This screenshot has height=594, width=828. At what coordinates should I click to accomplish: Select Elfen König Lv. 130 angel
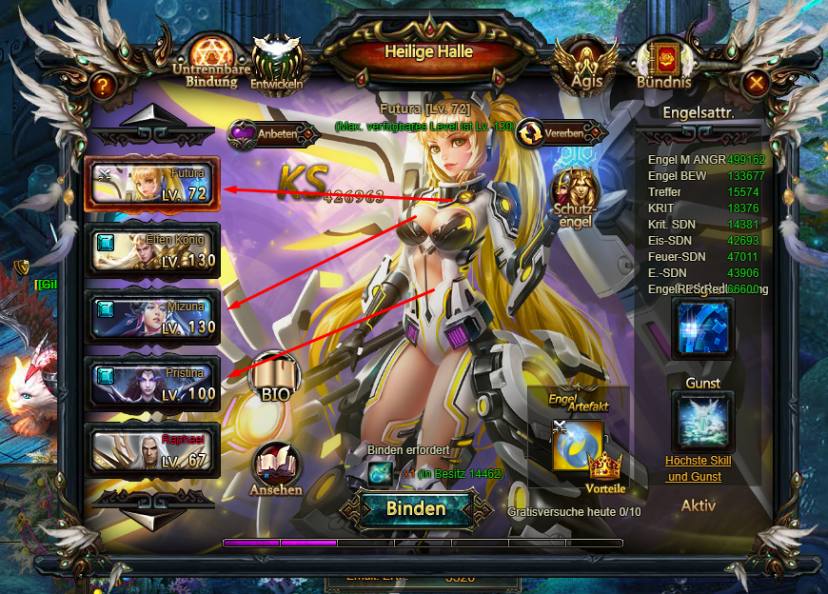[x=152, y=250]
